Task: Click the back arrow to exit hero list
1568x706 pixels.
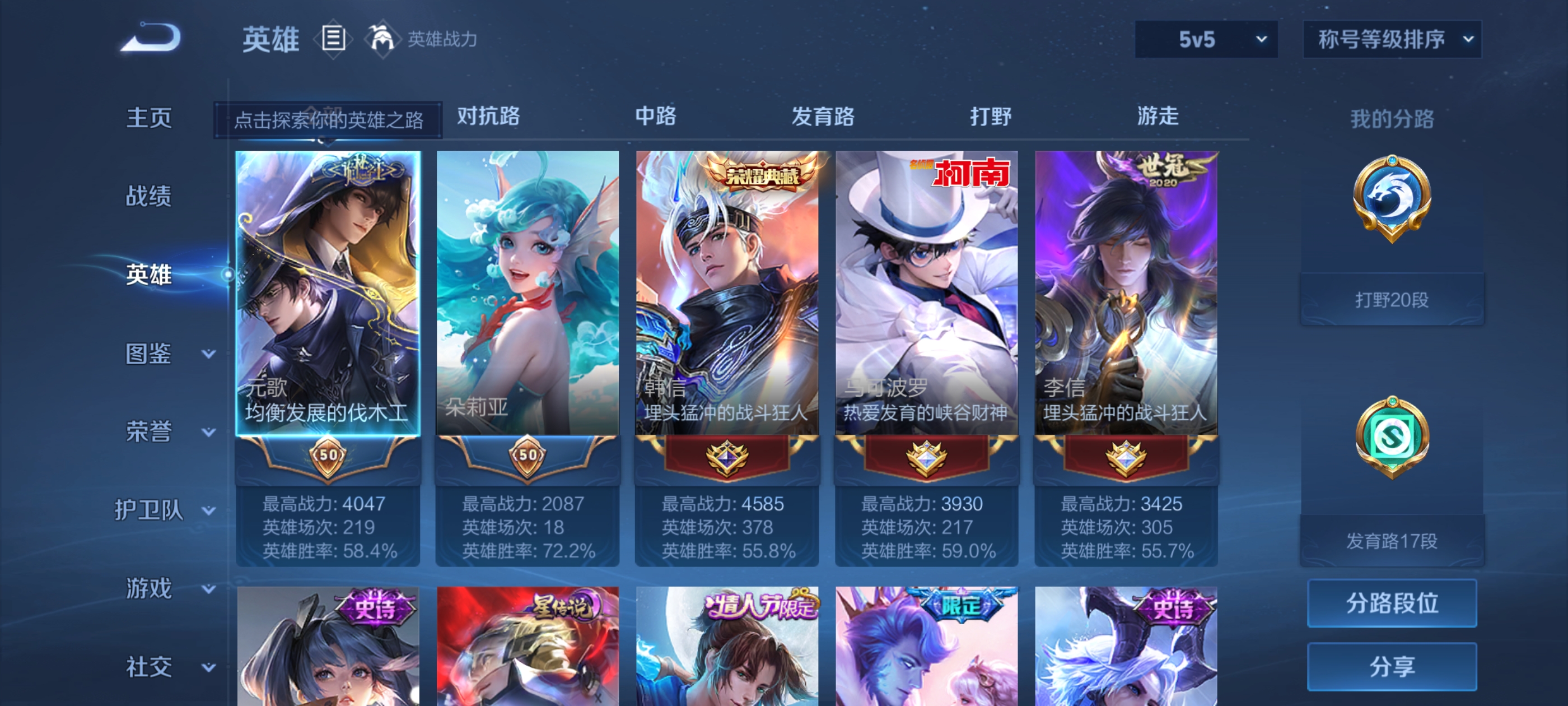Action: point(153,38)
